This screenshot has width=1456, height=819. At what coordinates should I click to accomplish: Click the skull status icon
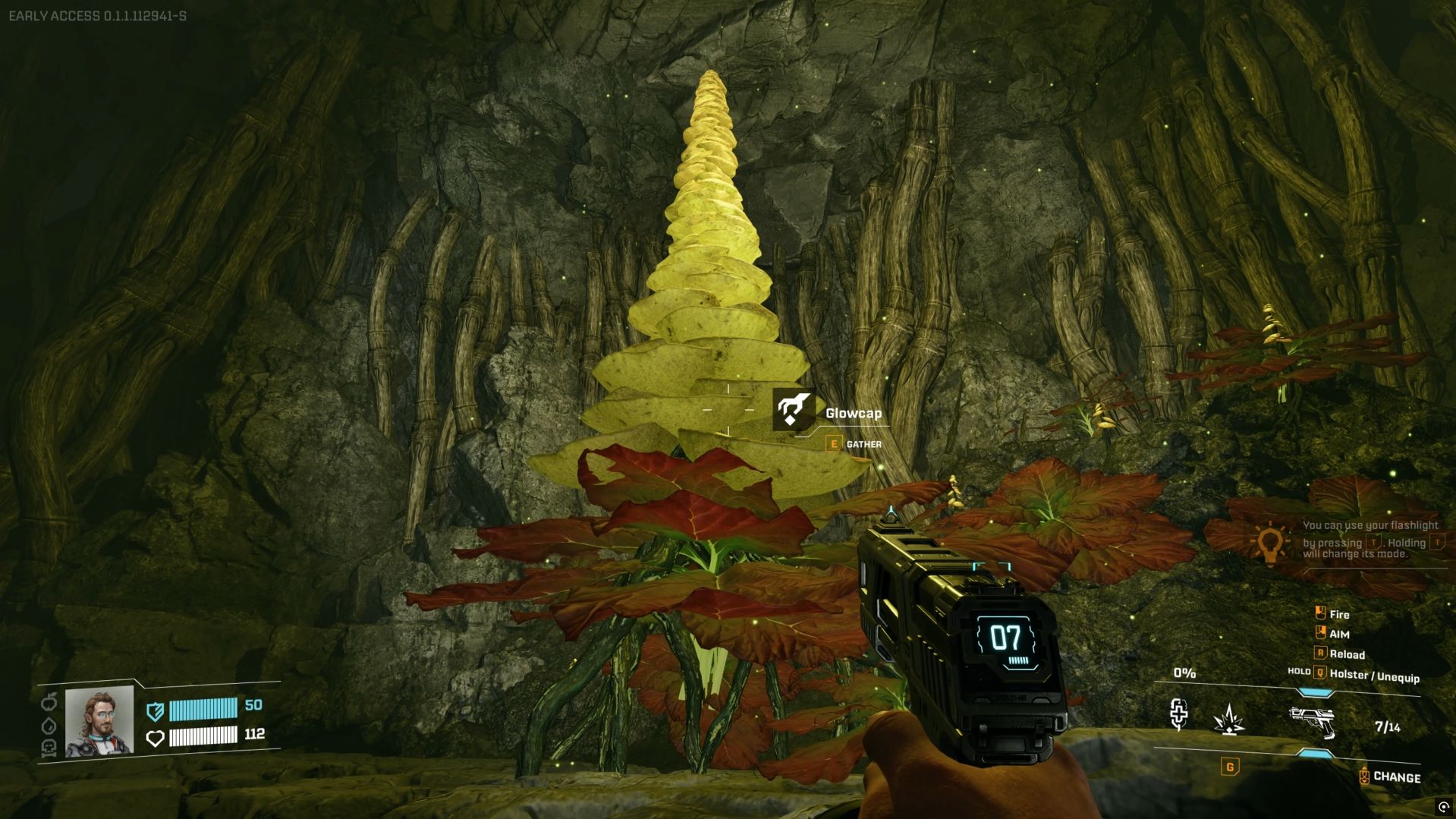[49, 748]
